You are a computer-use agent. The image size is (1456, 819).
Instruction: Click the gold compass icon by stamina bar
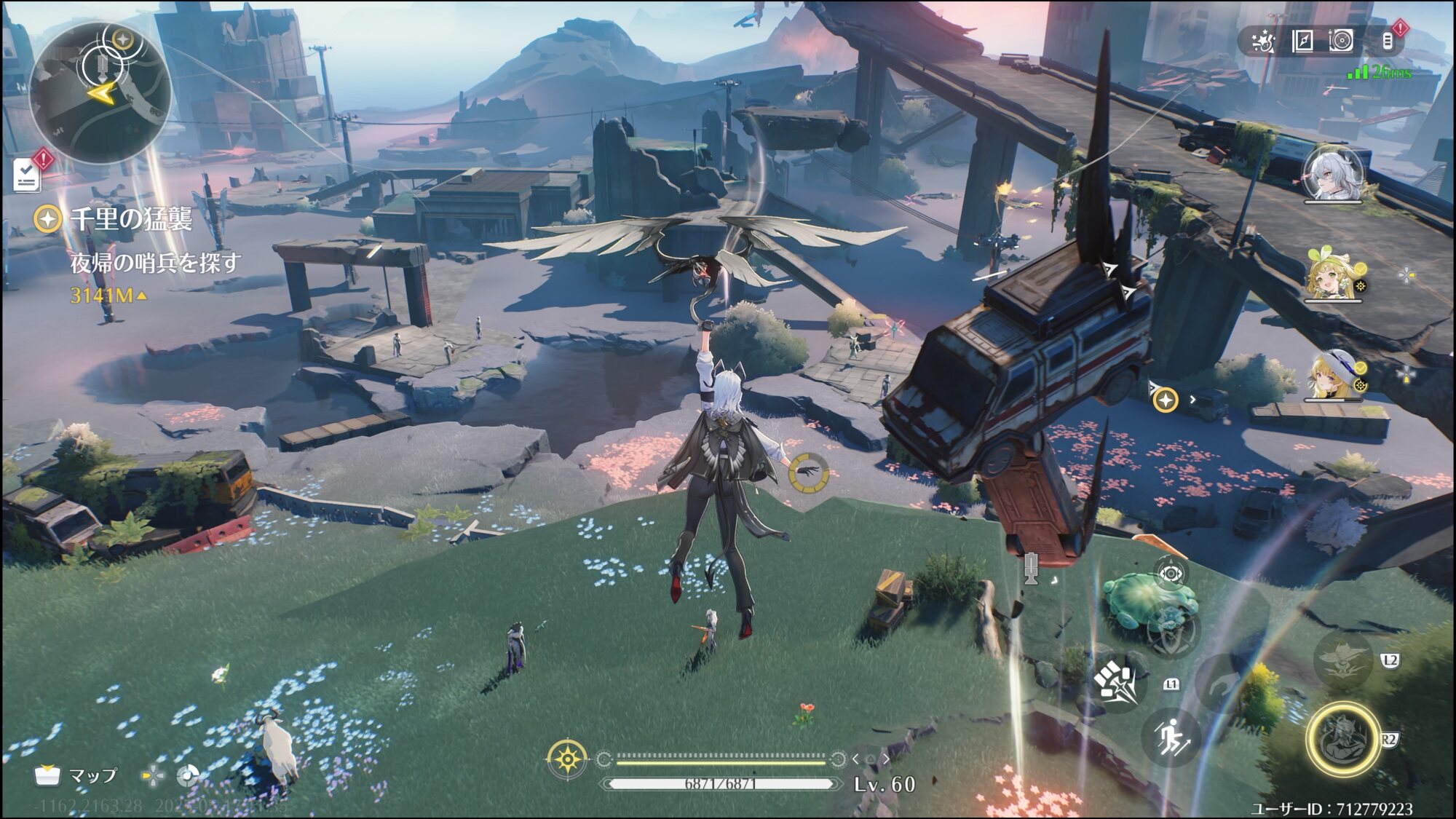pos(567,760)
